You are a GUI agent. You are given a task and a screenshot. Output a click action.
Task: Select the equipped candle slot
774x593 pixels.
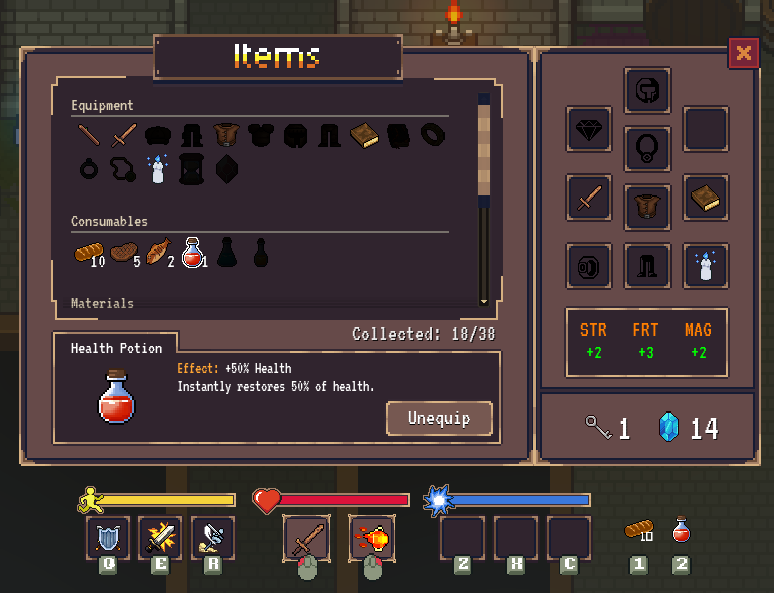pos(706,266)
